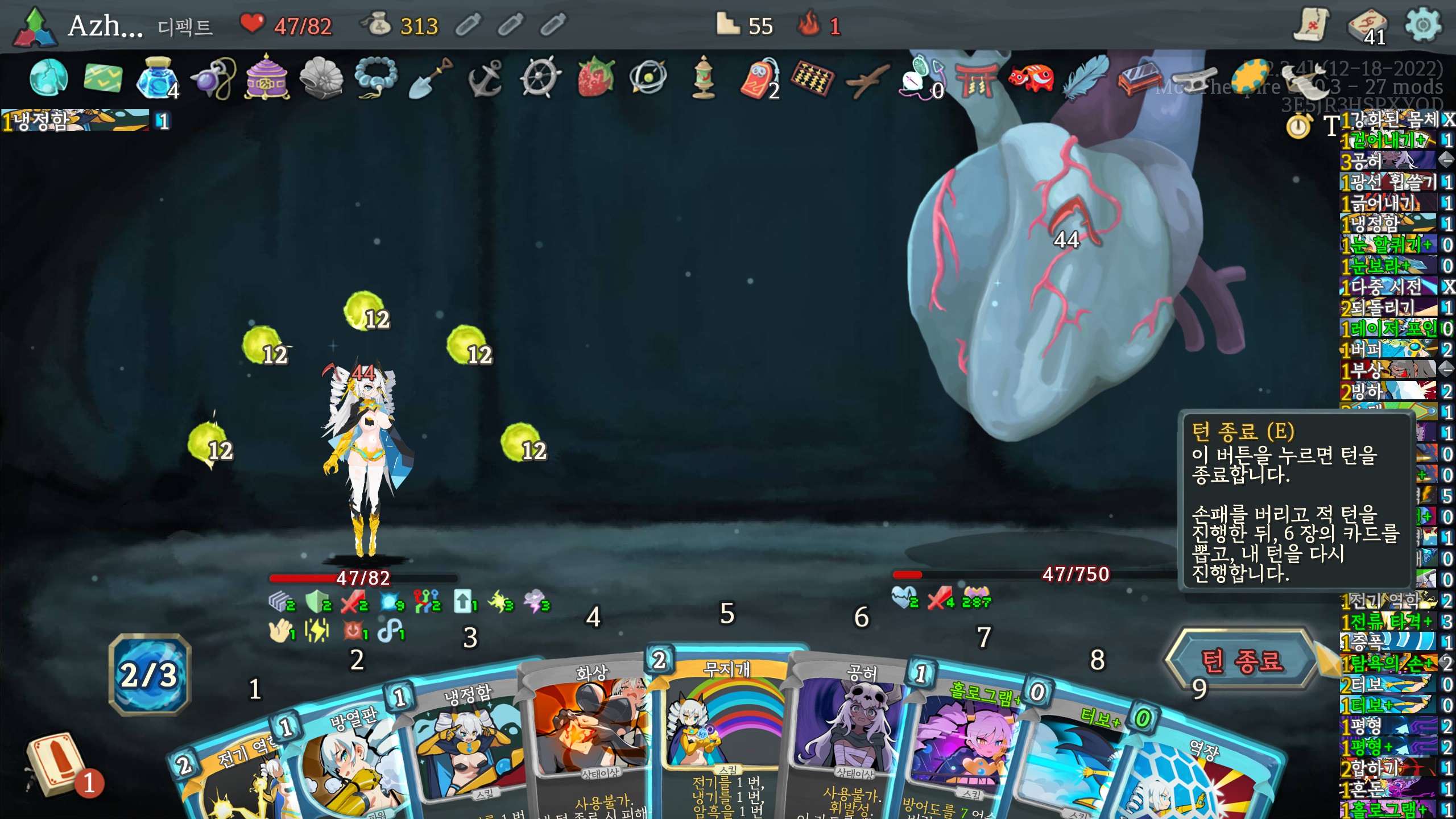Inspect the strawberry relic
The image size is (1456, 819).
pos(595,77)
